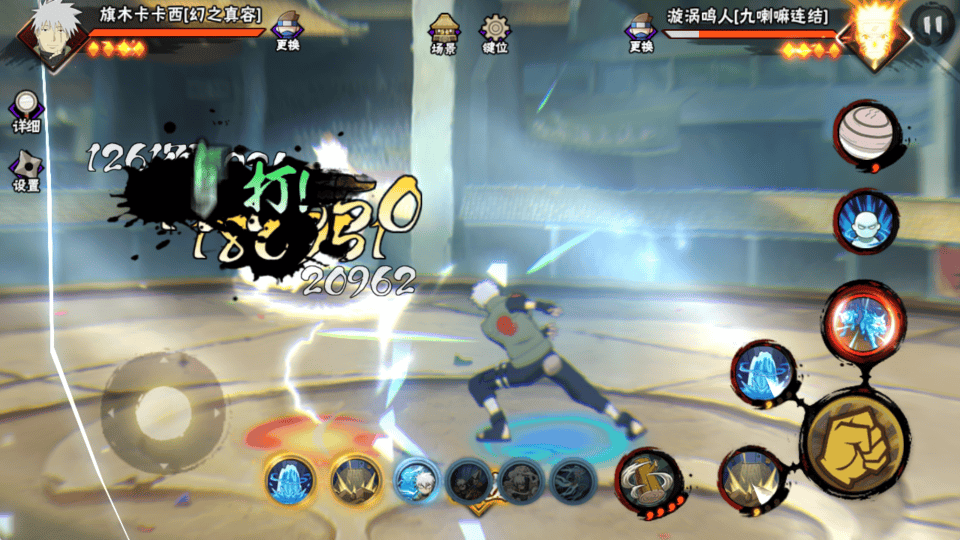Open the 场景 scene selector

pos(444,34)
